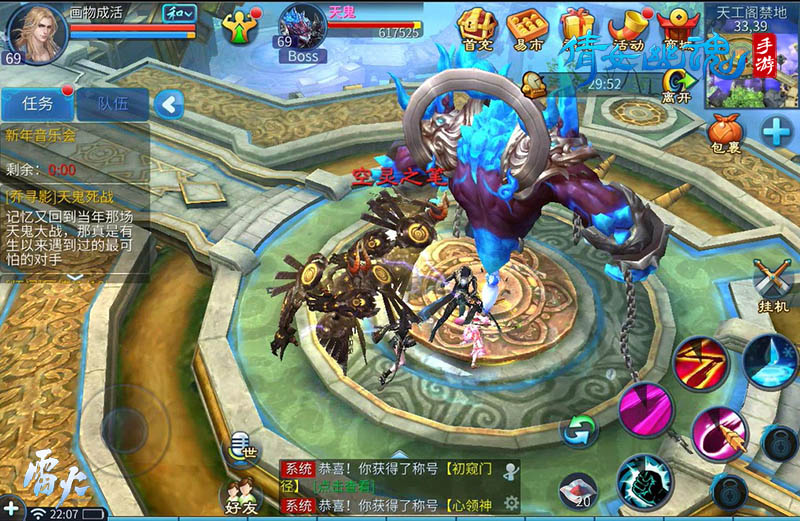Click the target swap arrows button

579,430
